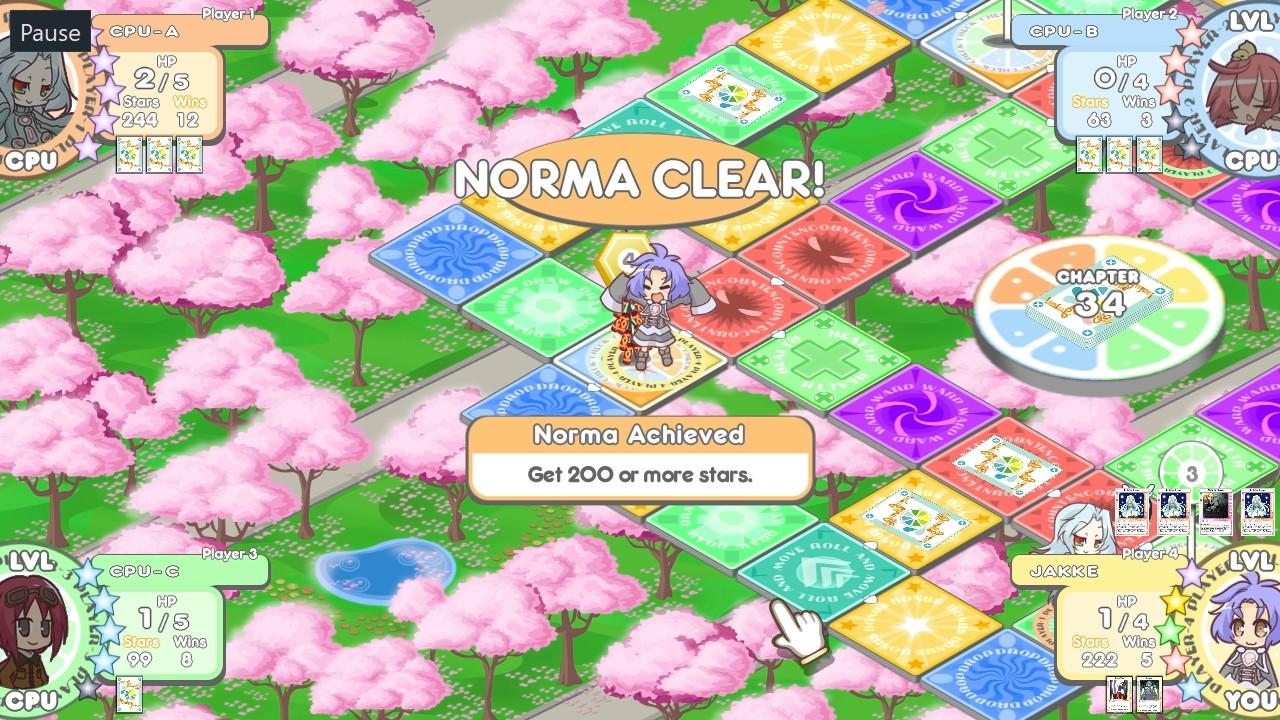The height and width of the screenshot is (720, 1280).
Task: Select the first card in Jakke's hand row
Action: pos(1134,510)
